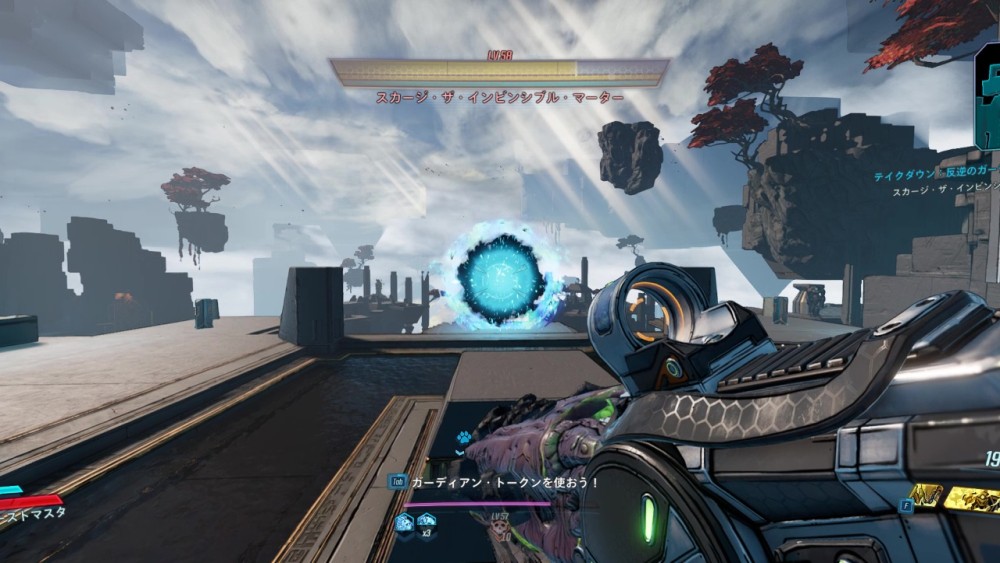The height and width of the screenshot is (563, 1000).
Task: Click the hexagon buff icon marked x3
Action: coord(426,522)
